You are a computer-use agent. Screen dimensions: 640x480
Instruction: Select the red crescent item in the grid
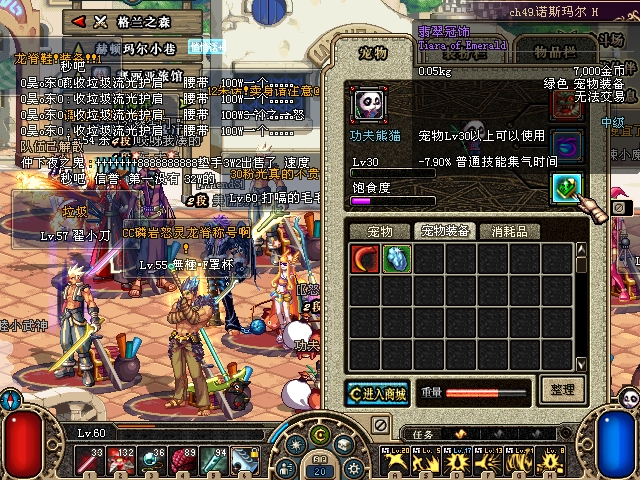tap(365, 258)
